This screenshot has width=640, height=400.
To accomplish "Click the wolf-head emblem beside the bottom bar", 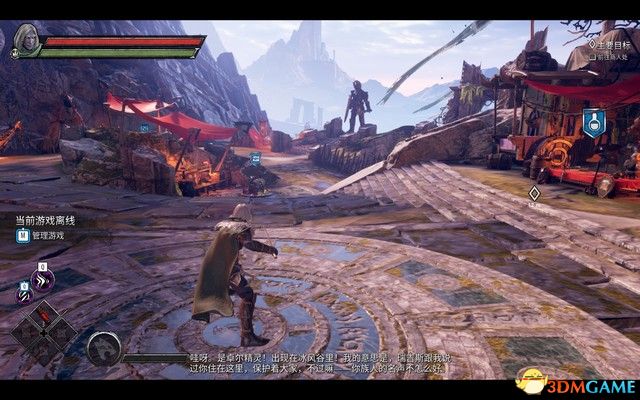I will coord(104,349).
